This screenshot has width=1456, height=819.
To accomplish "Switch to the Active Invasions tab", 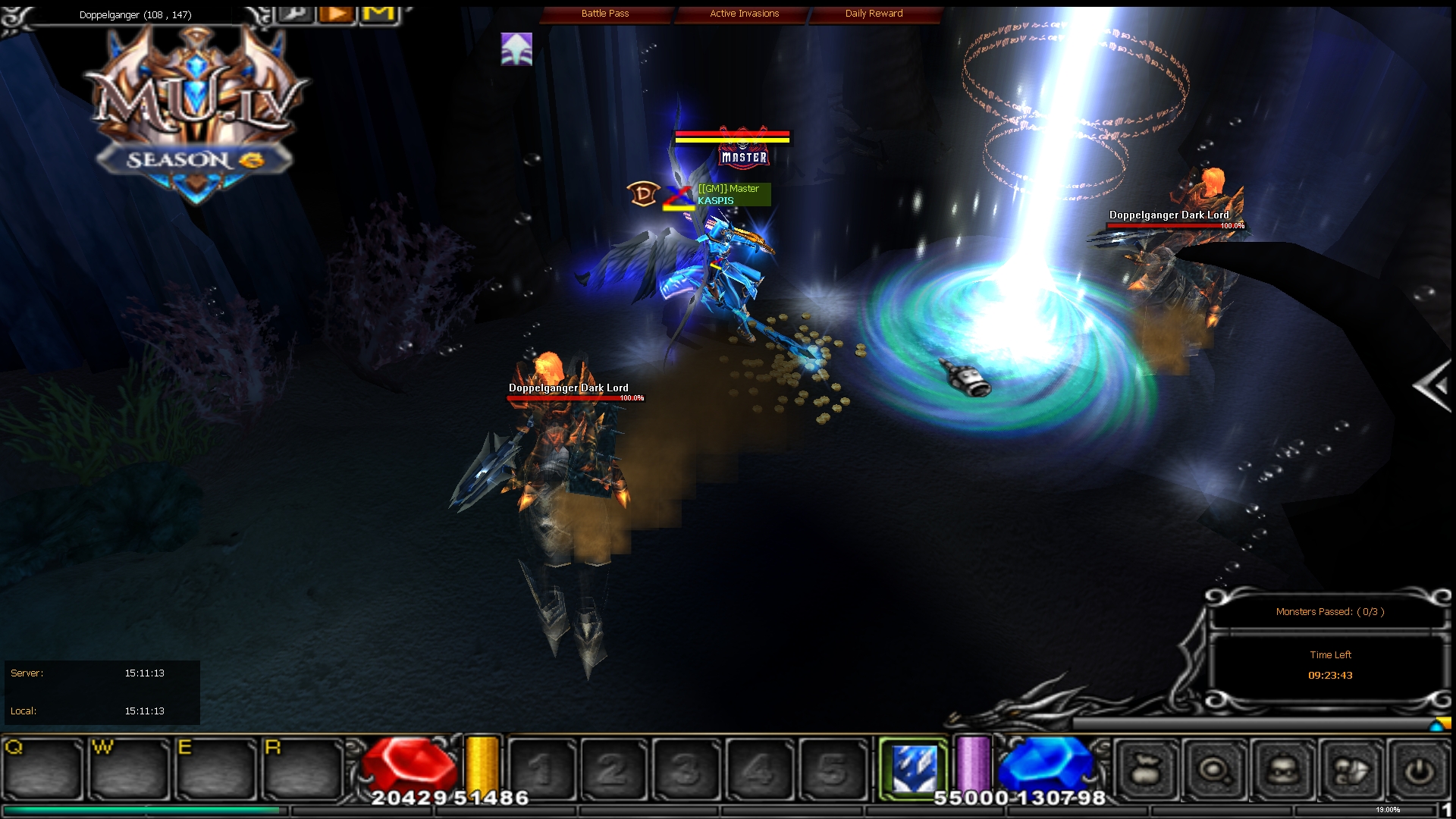I will coord(743,13).
